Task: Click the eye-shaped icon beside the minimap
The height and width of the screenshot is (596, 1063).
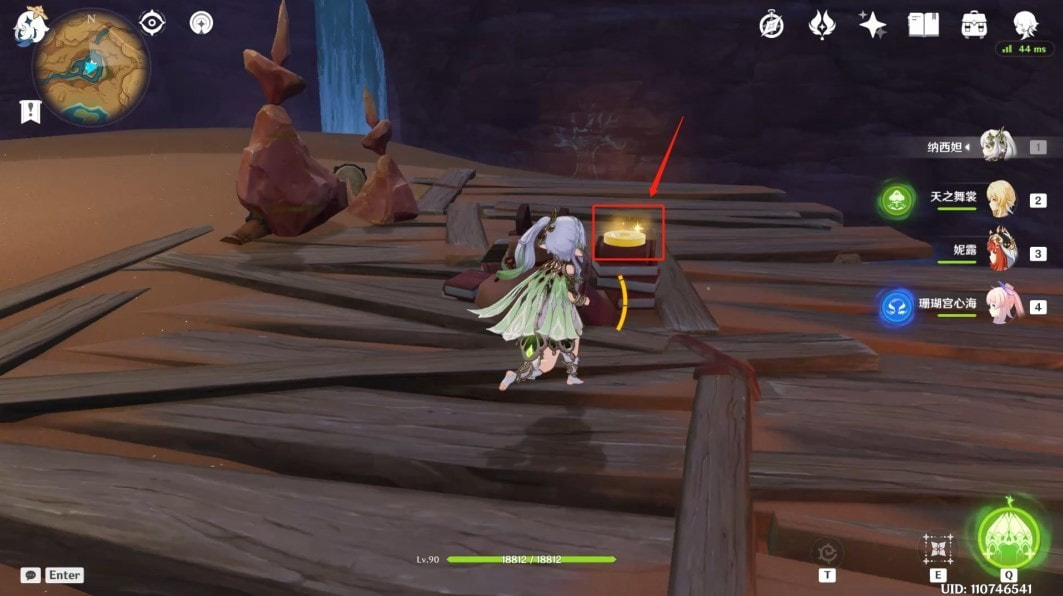Action: tap(152, 22)
